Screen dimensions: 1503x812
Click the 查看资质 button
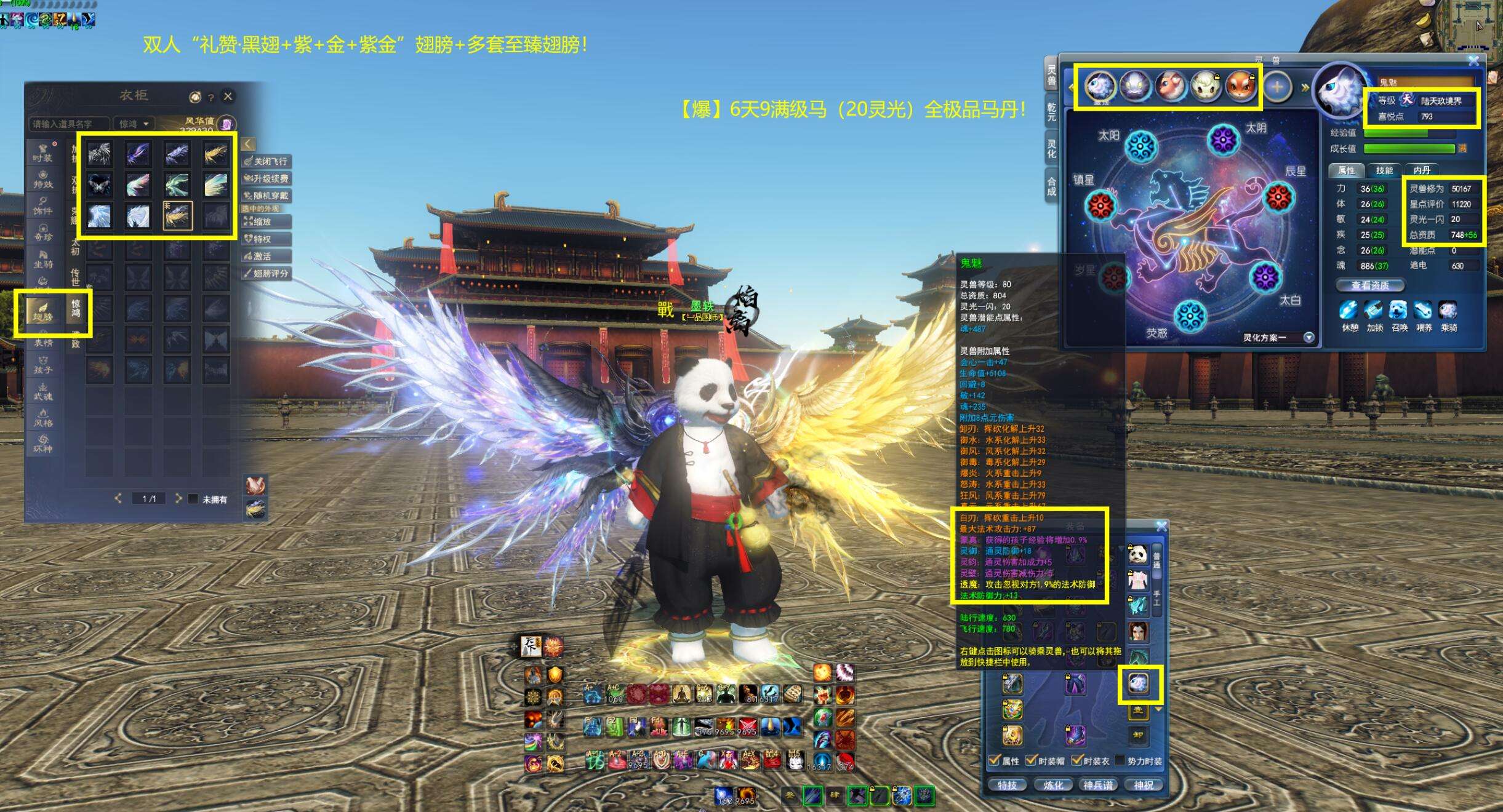coord(1370,285)
